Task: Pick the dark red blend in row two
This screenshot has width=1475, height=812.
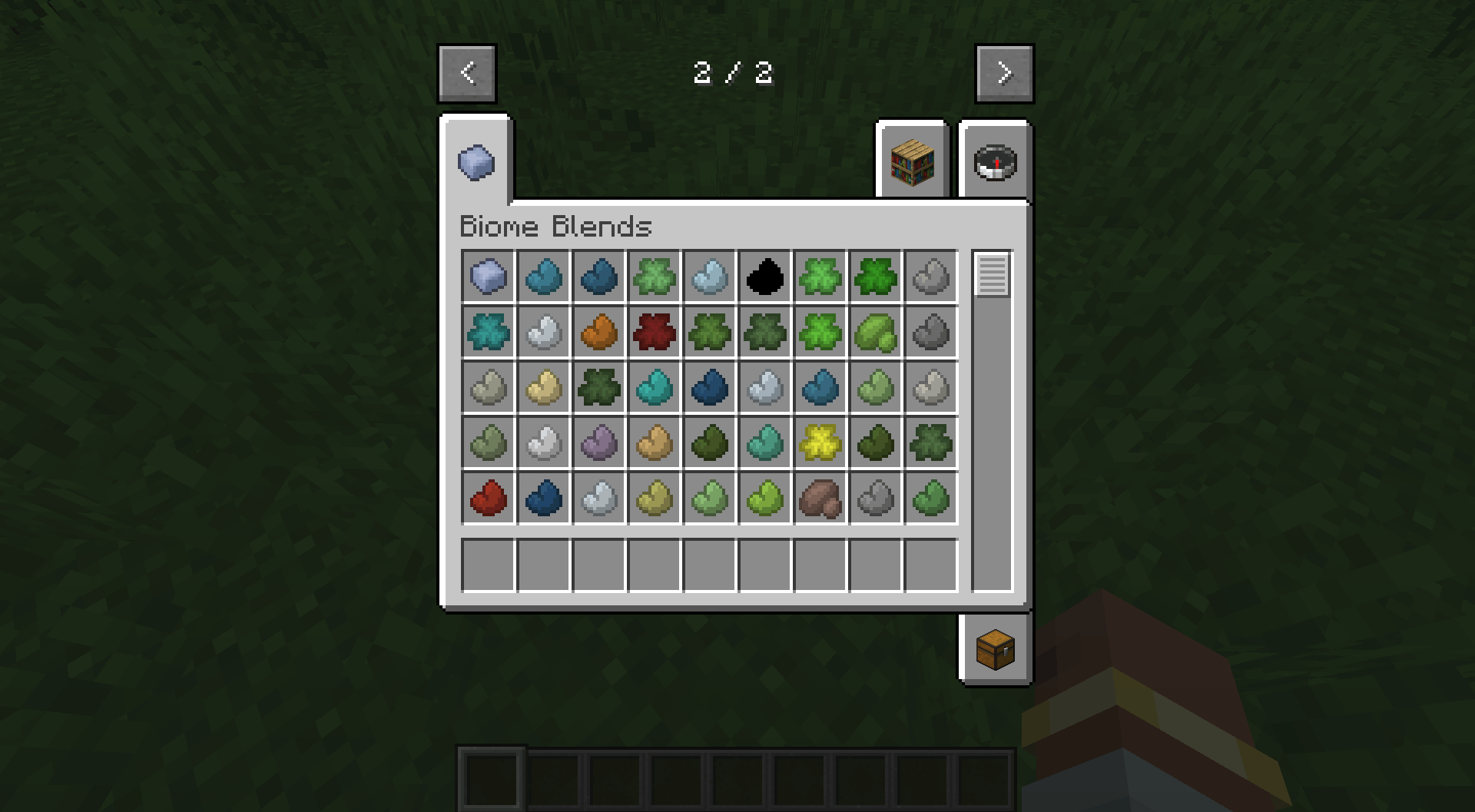Action: point(654,333)
